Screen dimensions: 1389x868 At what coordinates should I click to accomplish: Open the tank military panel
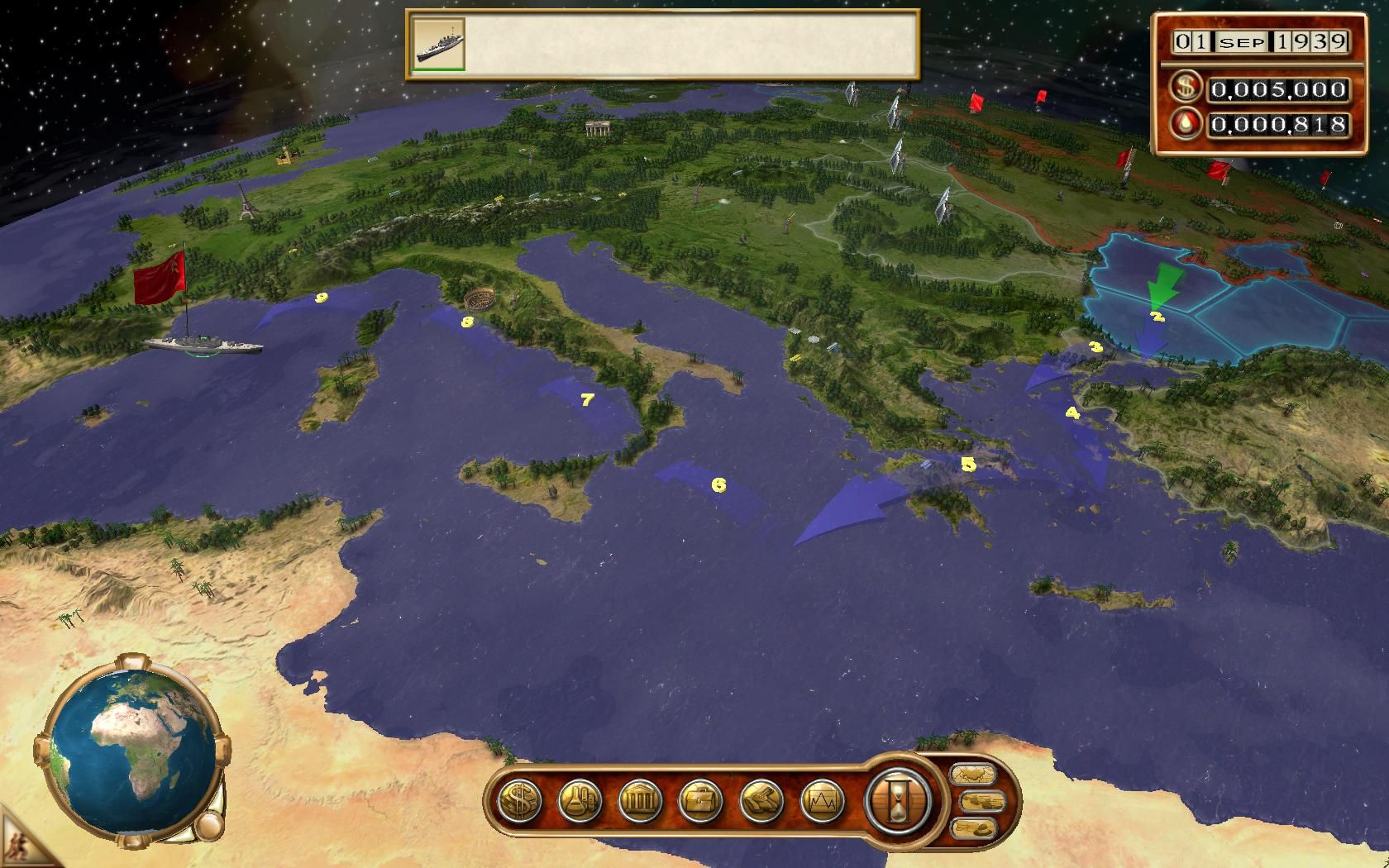tap(761, 800)
